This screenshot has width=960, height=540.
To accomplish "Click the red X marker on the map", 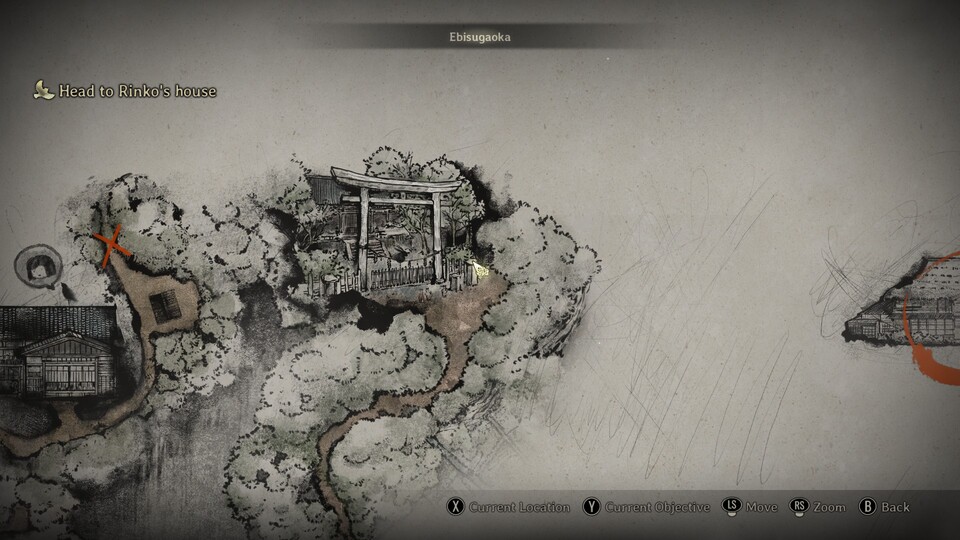I will (113, 245).
